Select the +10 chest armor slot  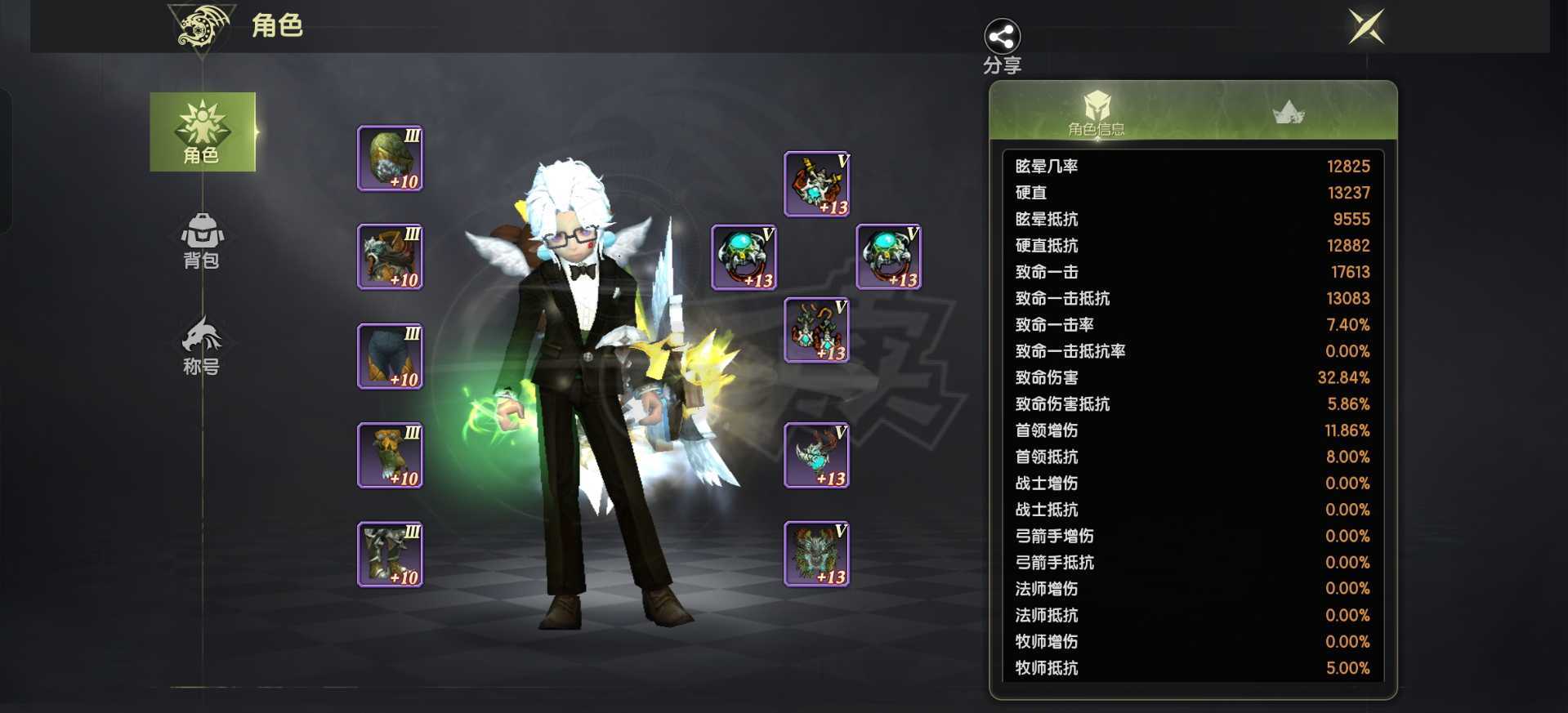point(390,256)
